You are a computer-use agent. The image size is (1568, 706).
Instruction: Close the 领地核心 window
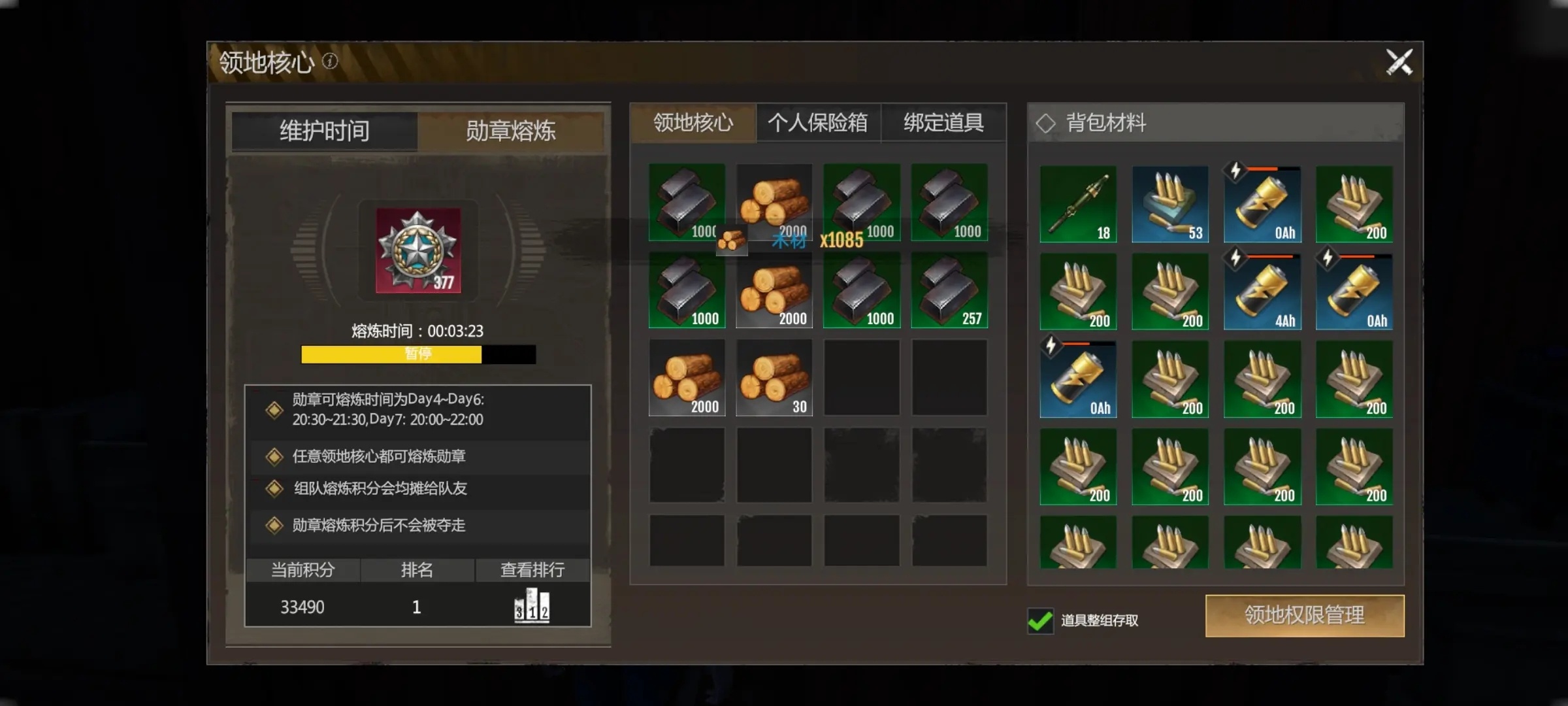(1399, 63)
